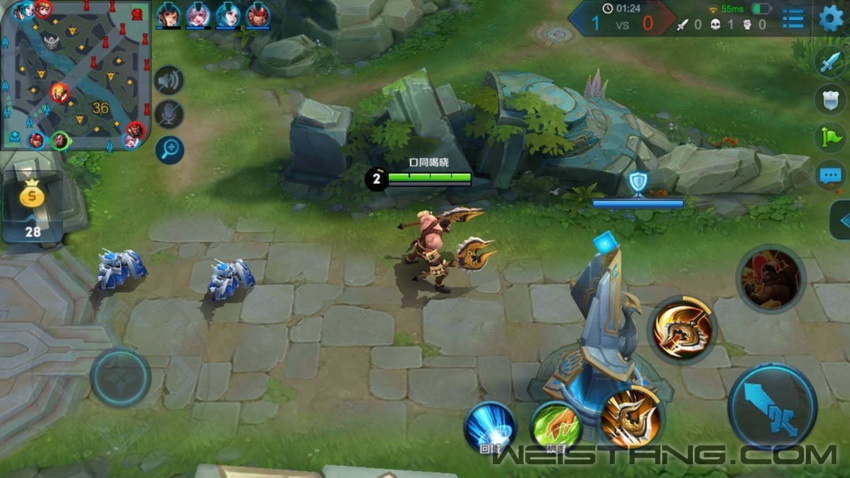The image size is (850, 478).
Task: Tap the basic attack sword button
Action: point(772,406)
